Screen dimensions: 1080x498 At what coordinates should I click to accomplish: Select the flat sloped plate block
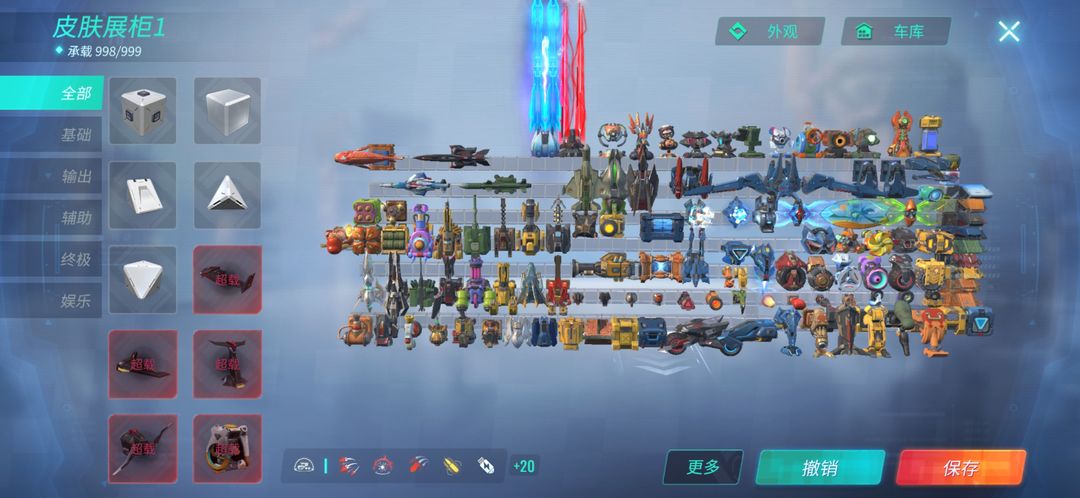tap(142, 194)
